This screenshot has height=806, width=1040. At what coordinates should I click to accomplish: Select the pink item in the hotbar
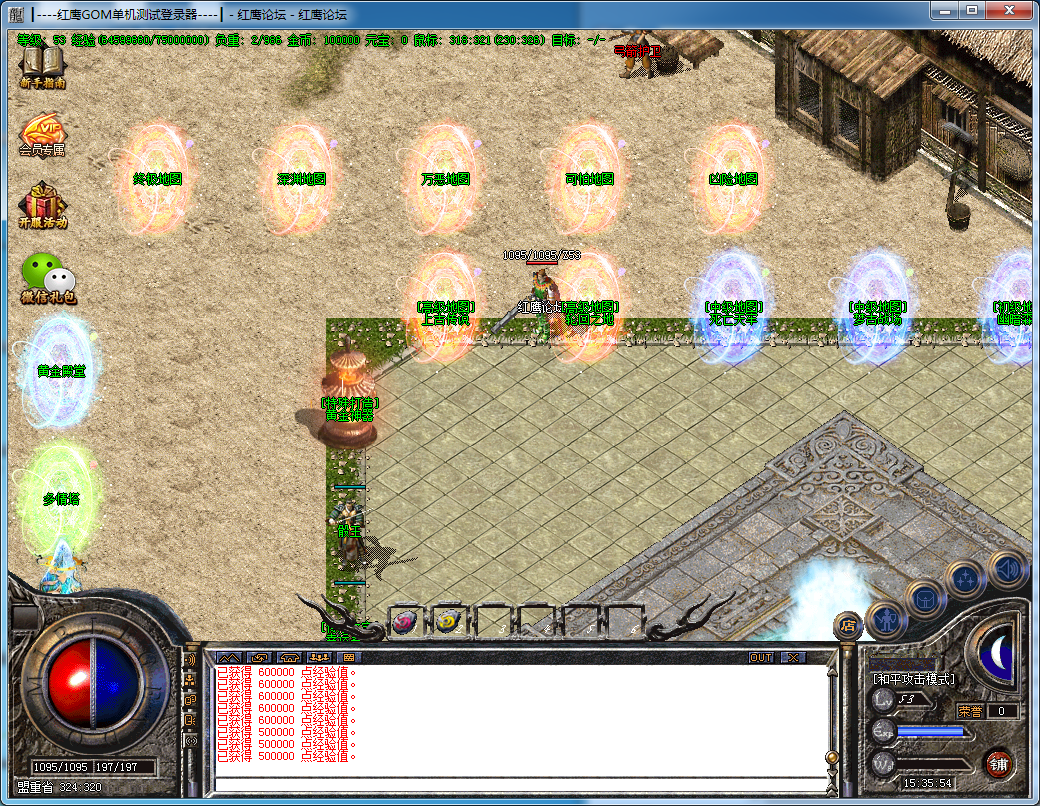[x=405, y=622]
